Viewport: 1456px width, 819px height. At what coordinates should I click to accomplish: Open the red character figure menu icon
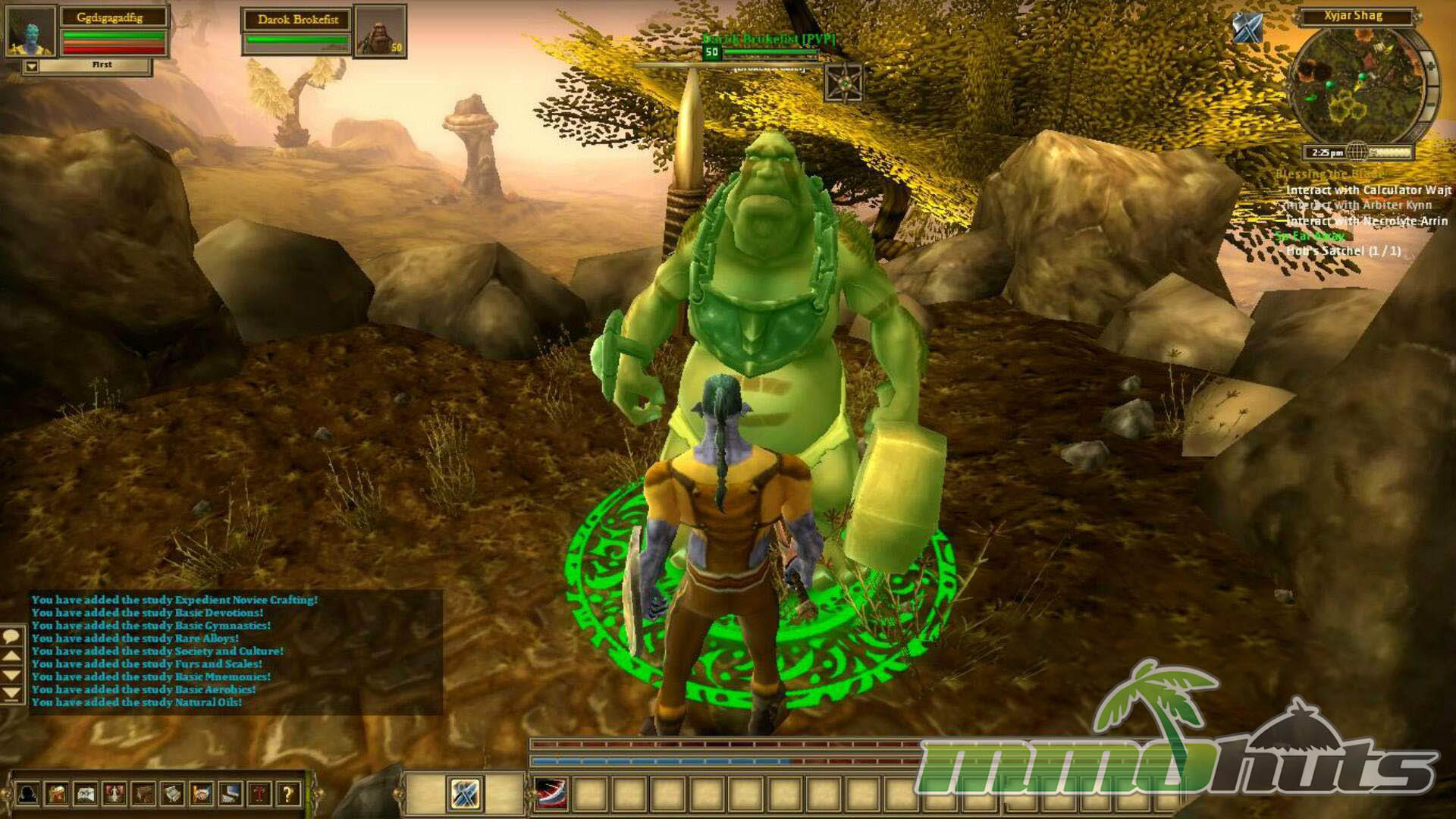[115, 794]
